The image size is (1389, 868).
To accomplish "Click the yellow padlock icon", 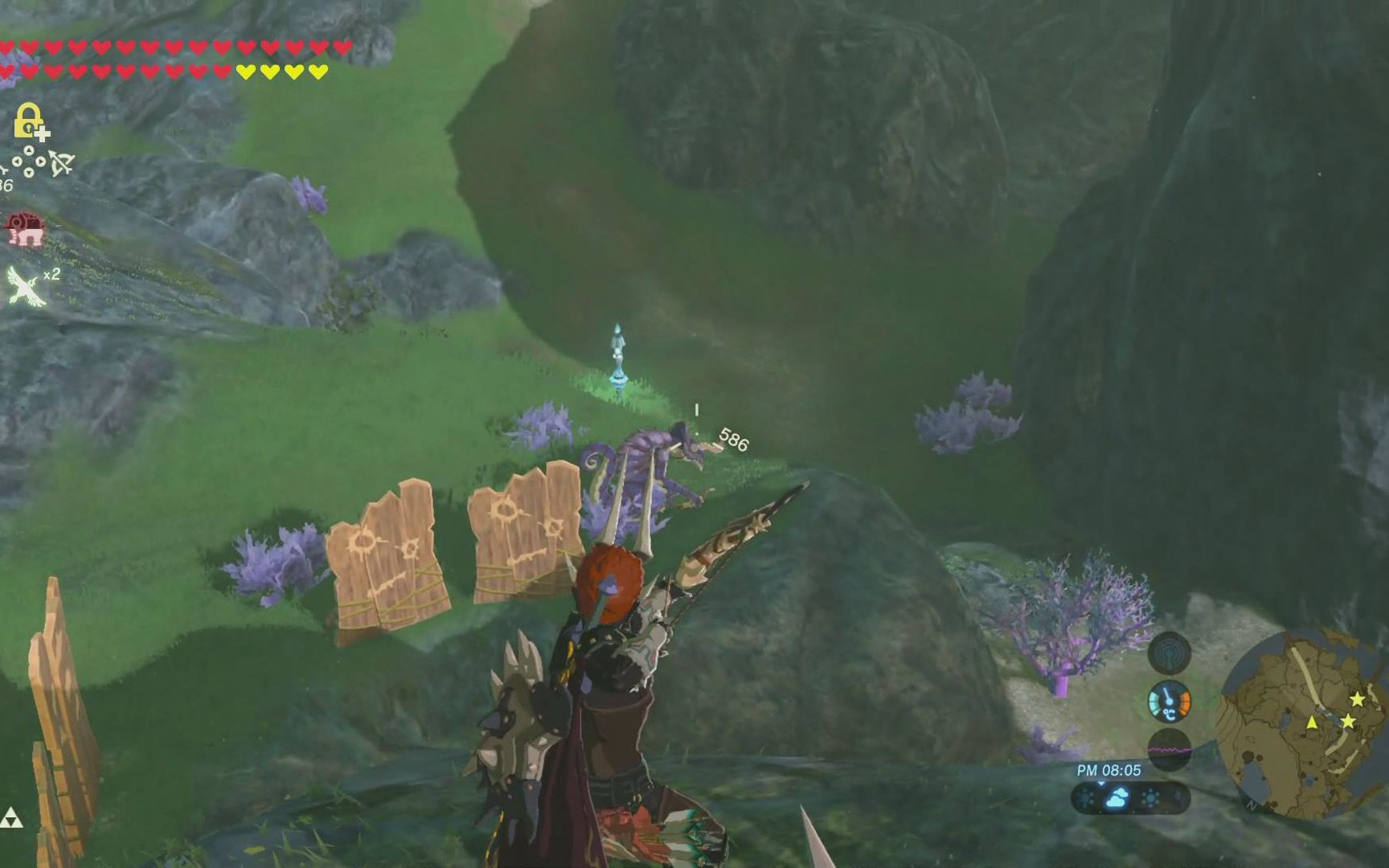I will click(x=29, y=121).
